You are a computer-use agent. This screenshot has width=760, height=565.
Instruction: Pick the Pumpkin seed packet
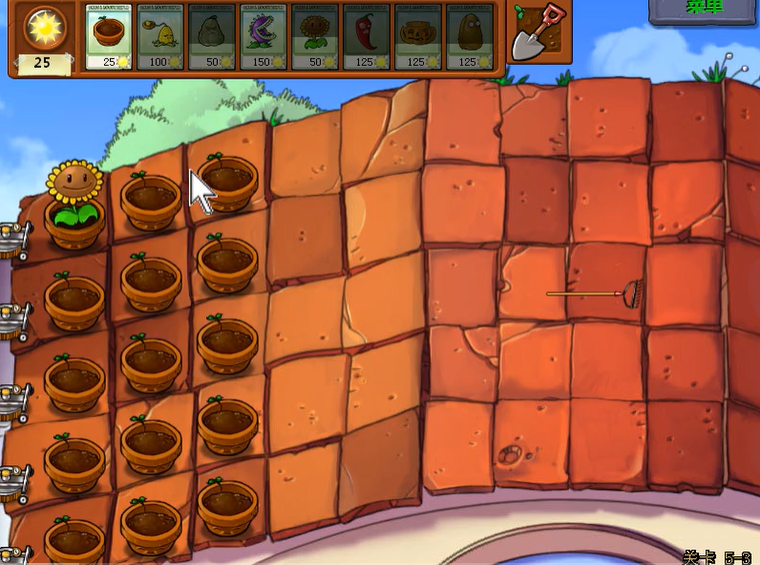tap(418, 37)
